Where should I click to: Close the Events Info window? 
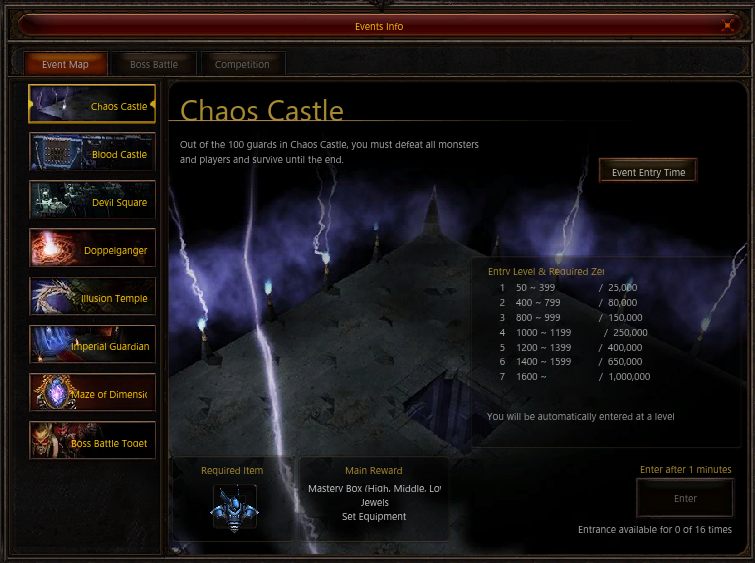(728, 26)
